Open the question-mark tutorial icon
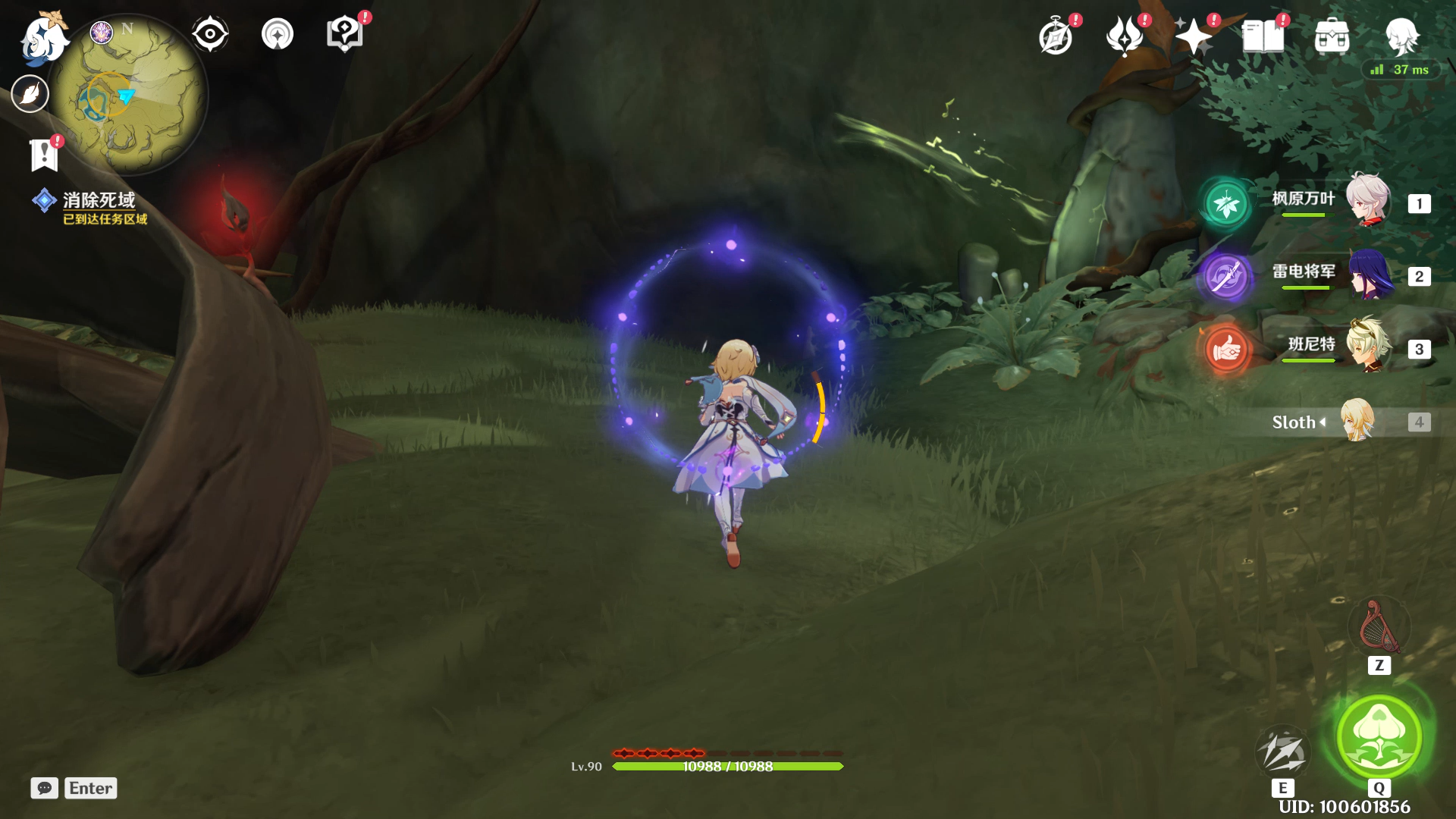 point(344,34)
